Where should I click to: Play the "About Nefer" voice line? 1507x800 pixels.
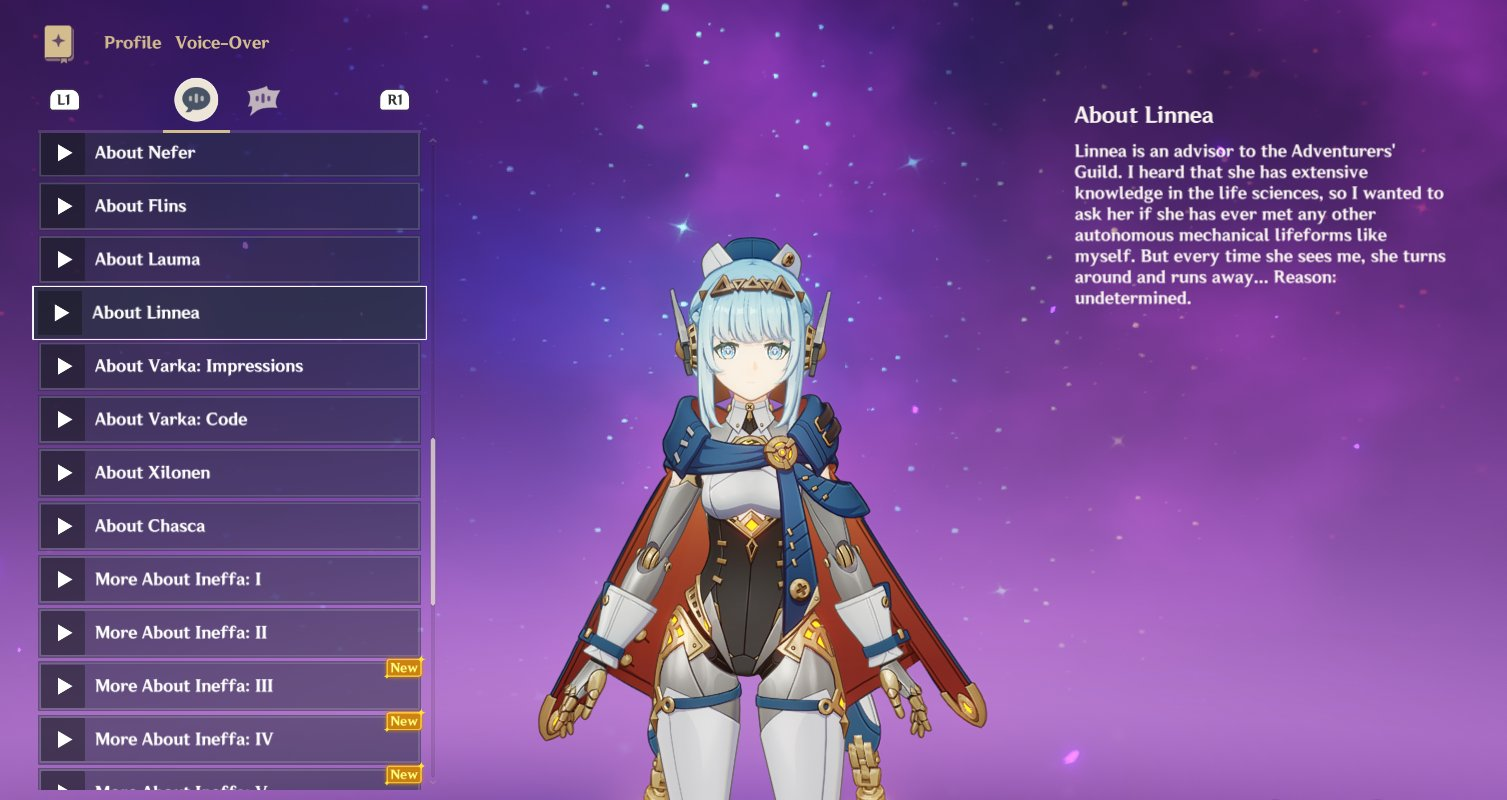point(63,153)
